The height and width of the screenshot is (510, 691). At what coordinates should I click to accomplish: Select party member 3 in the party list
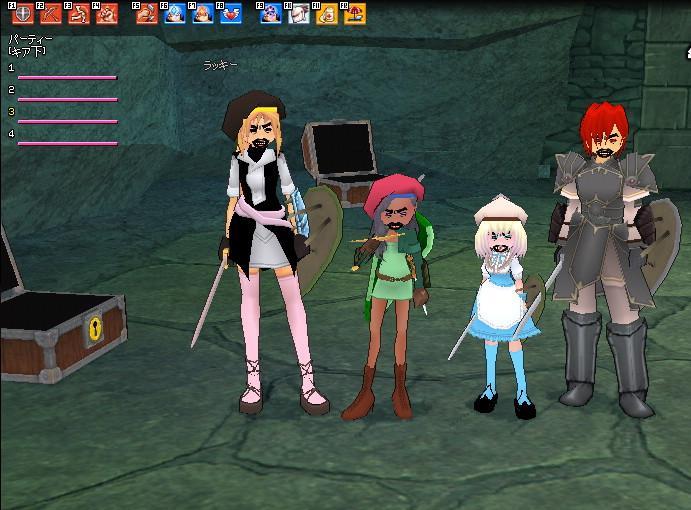tap(66, 120)
